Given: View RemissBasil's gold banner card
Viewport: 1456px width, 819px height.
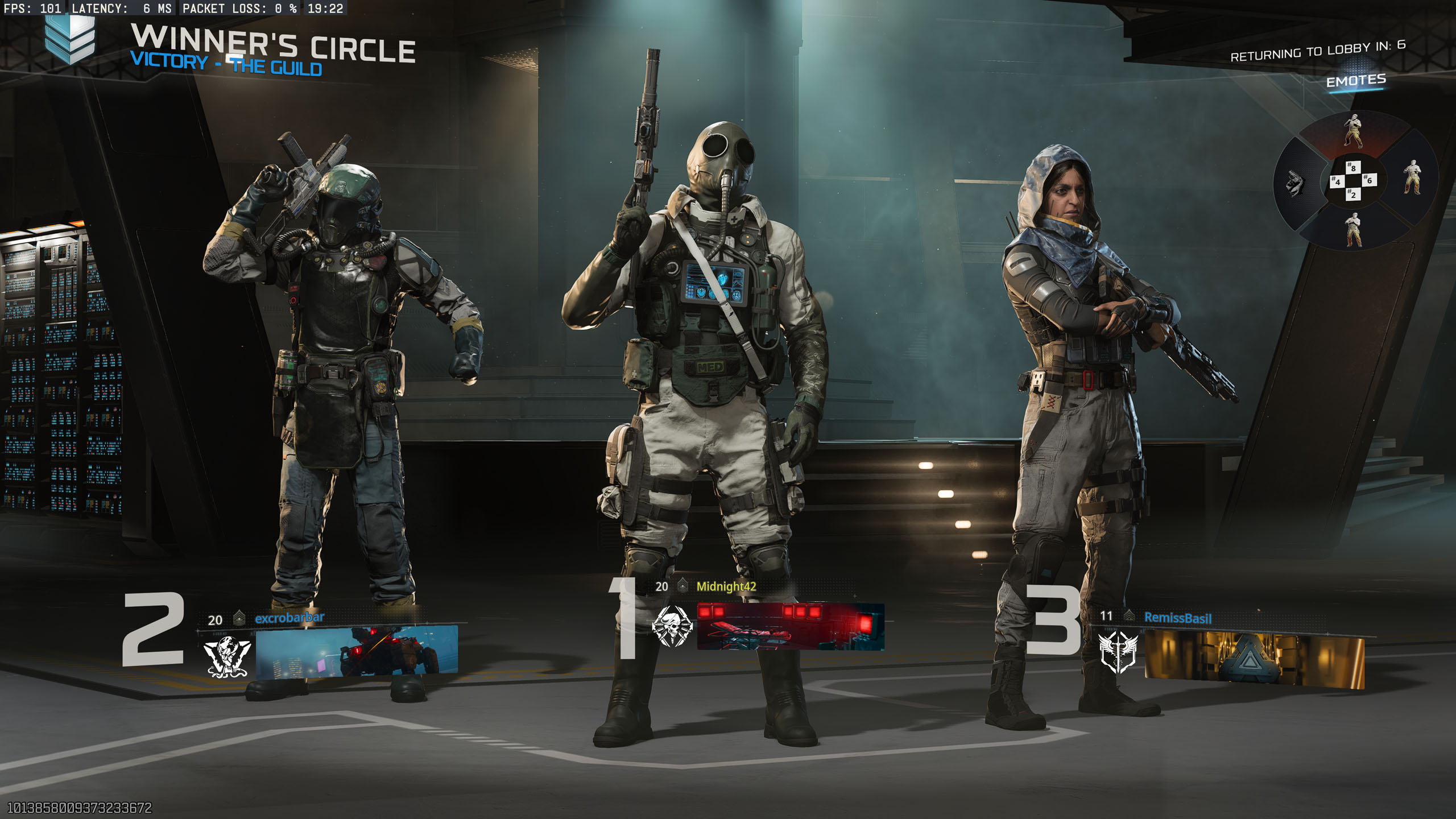Looking at the screenshot, I should (1254, 660).
